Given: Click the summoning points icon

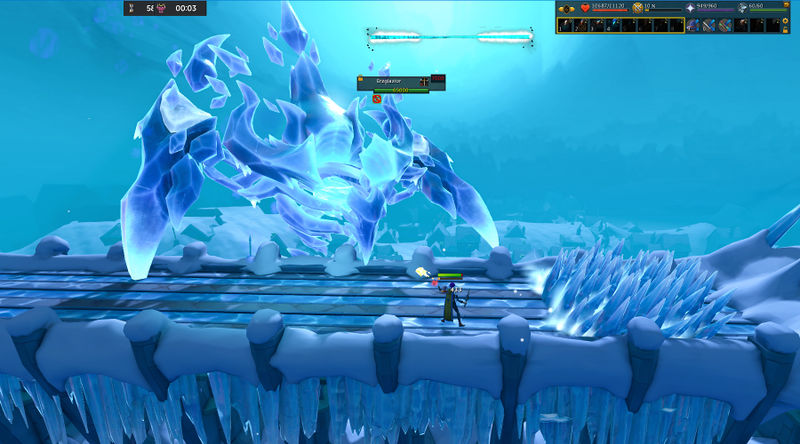Looking at the screenshot, I should pyautogui.click(x=742, y=8).
